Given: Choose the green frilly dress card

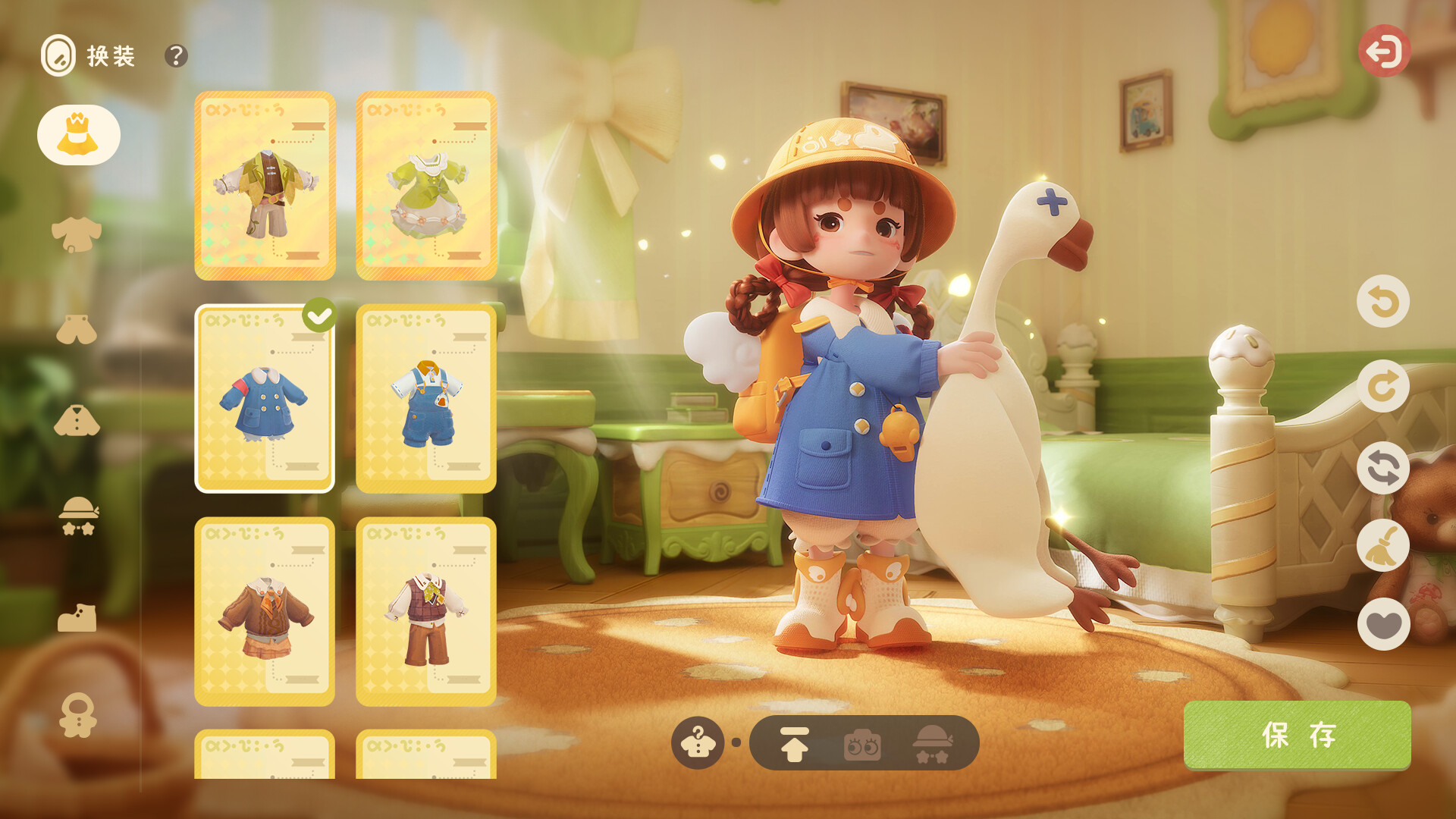Looking at the screenshot, I should coord(426,186).
